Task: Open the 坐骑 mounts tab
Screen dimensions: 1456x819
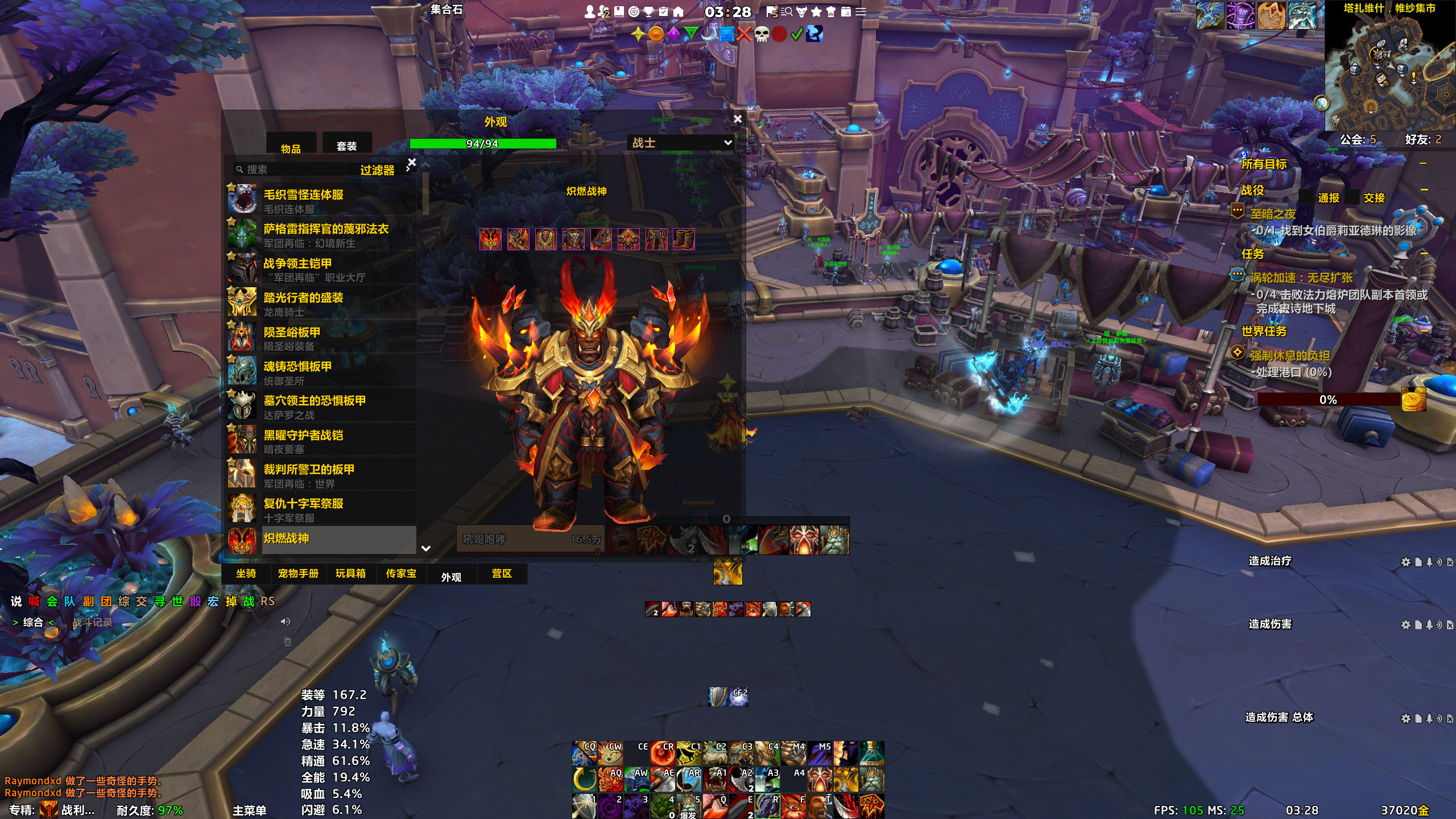Action: tap(246, 573)
